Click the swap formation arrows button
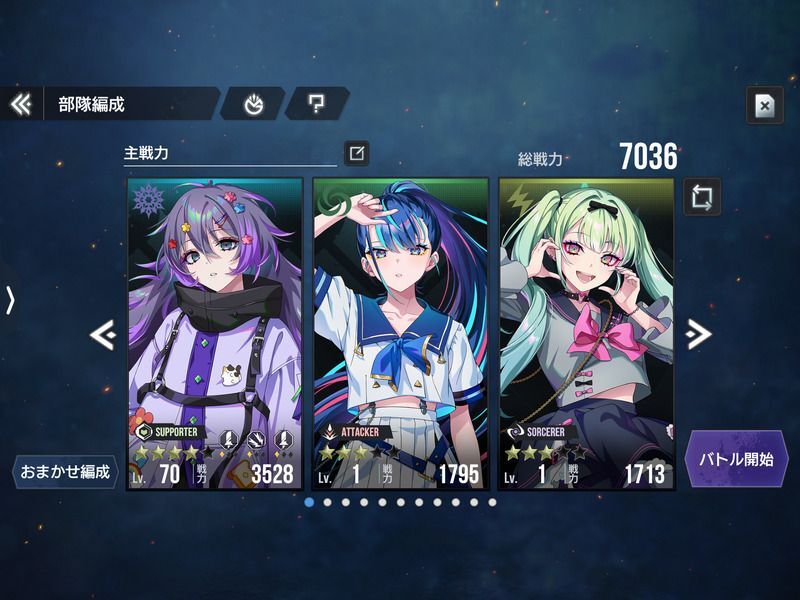Screen dimensions: 800x600 (702, 195)
